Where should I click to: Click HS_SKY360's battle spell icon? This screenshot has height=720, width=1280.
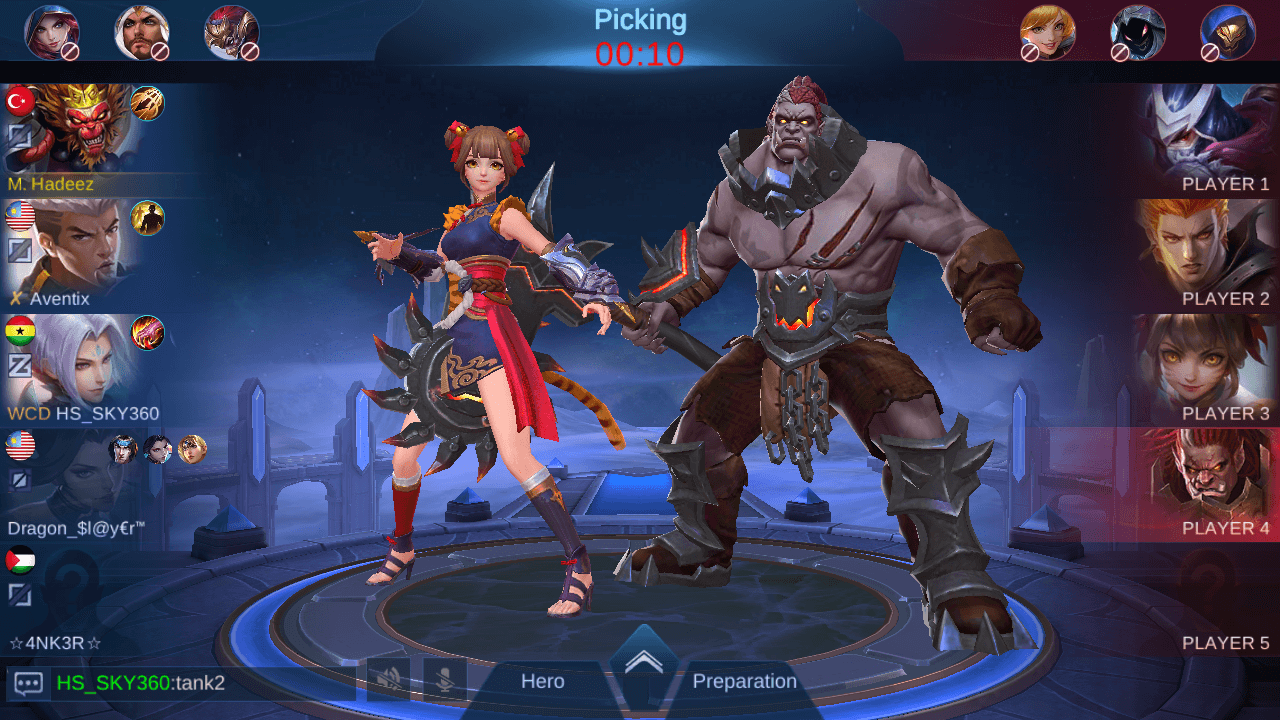pos(148,333)
